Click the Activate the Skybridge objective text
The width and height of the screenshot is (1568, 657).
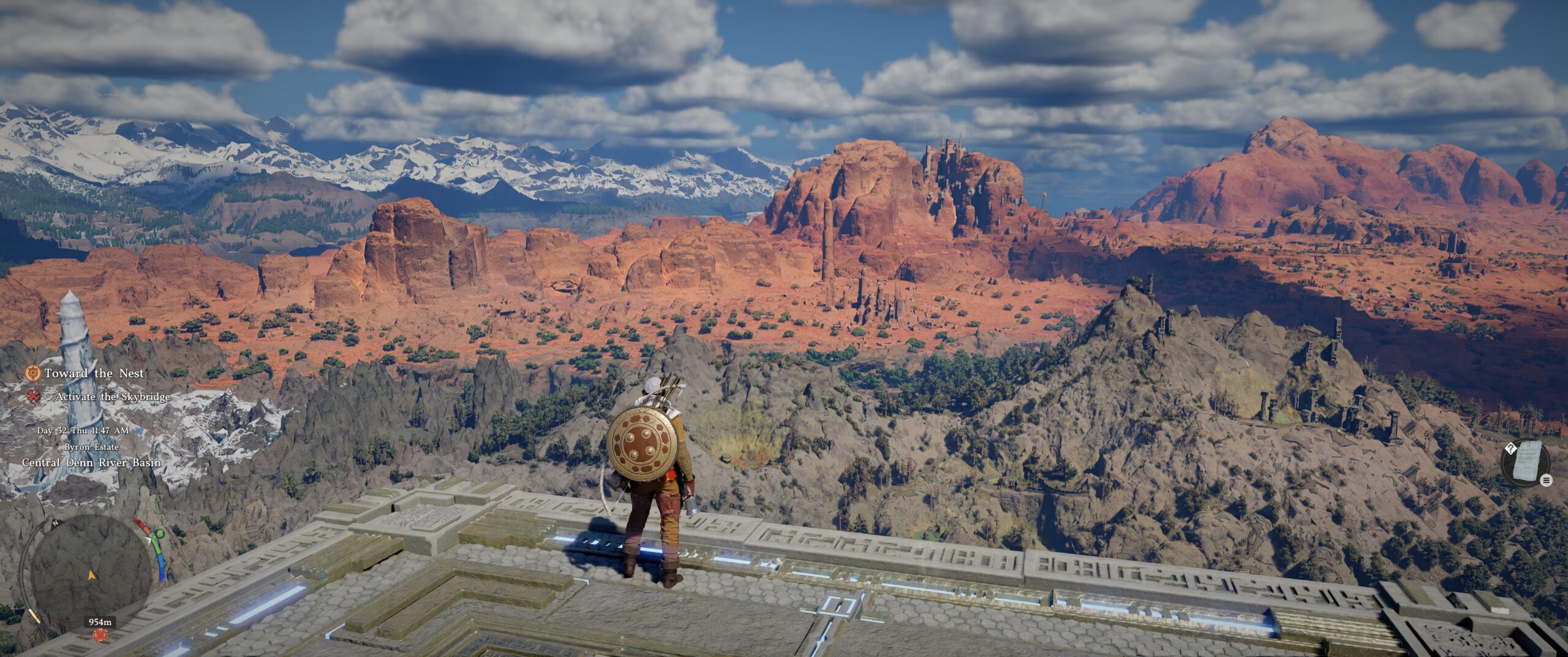(111, 398)
